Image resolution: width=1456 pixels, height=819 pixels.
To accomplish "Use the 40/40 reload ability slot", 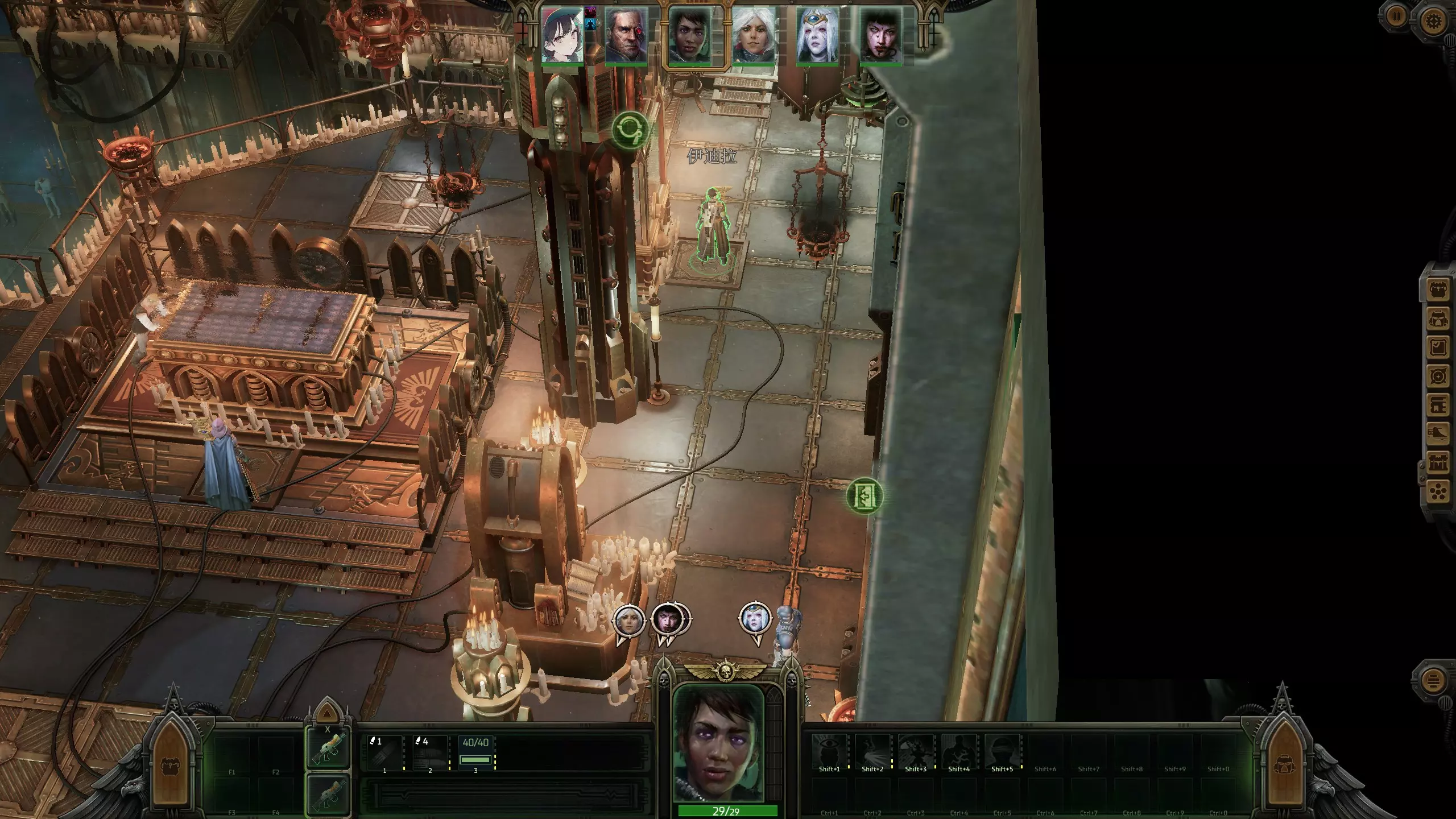I will coord(475,753).
